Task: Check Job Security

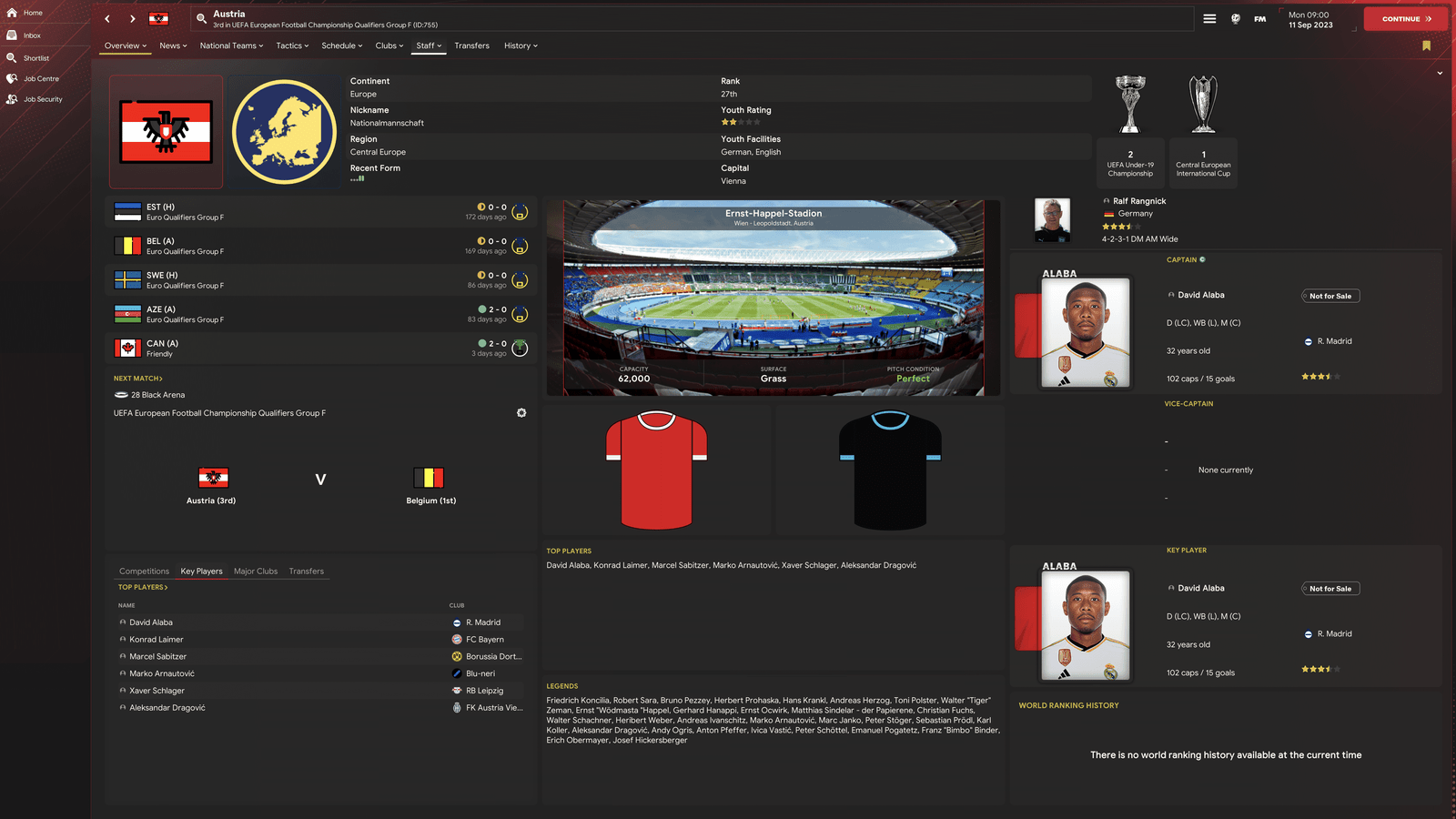Action: pyautogui.click(x=43, y=99)
